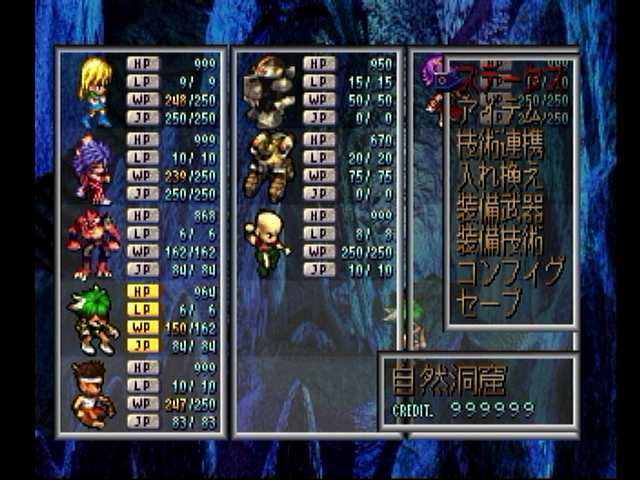640x480 pixels.
Task: Select the blonde-haired character portrait
Action: (x=95, y=91)
